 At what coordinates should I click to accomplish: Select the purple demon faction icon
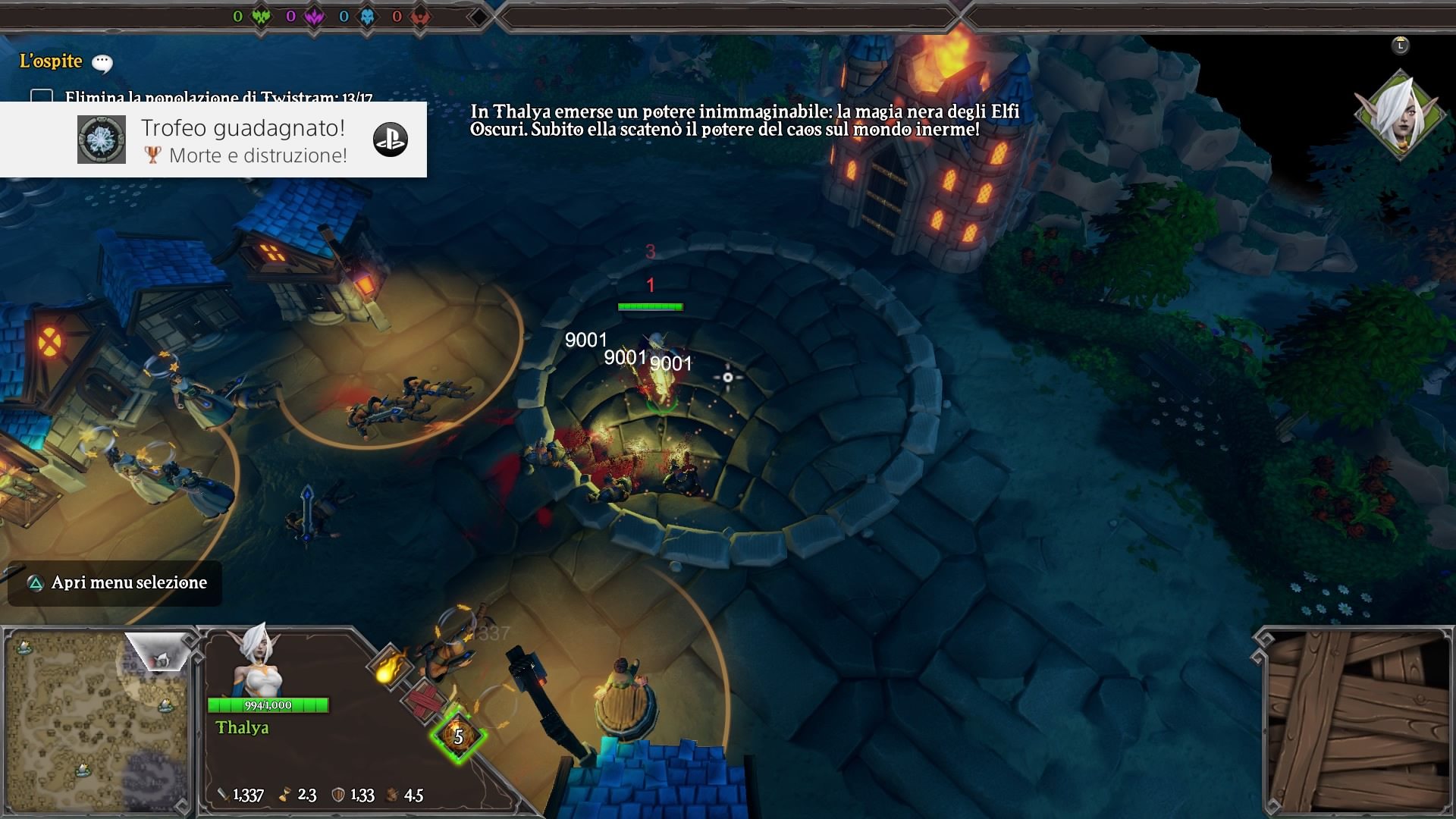click(314, 16)
